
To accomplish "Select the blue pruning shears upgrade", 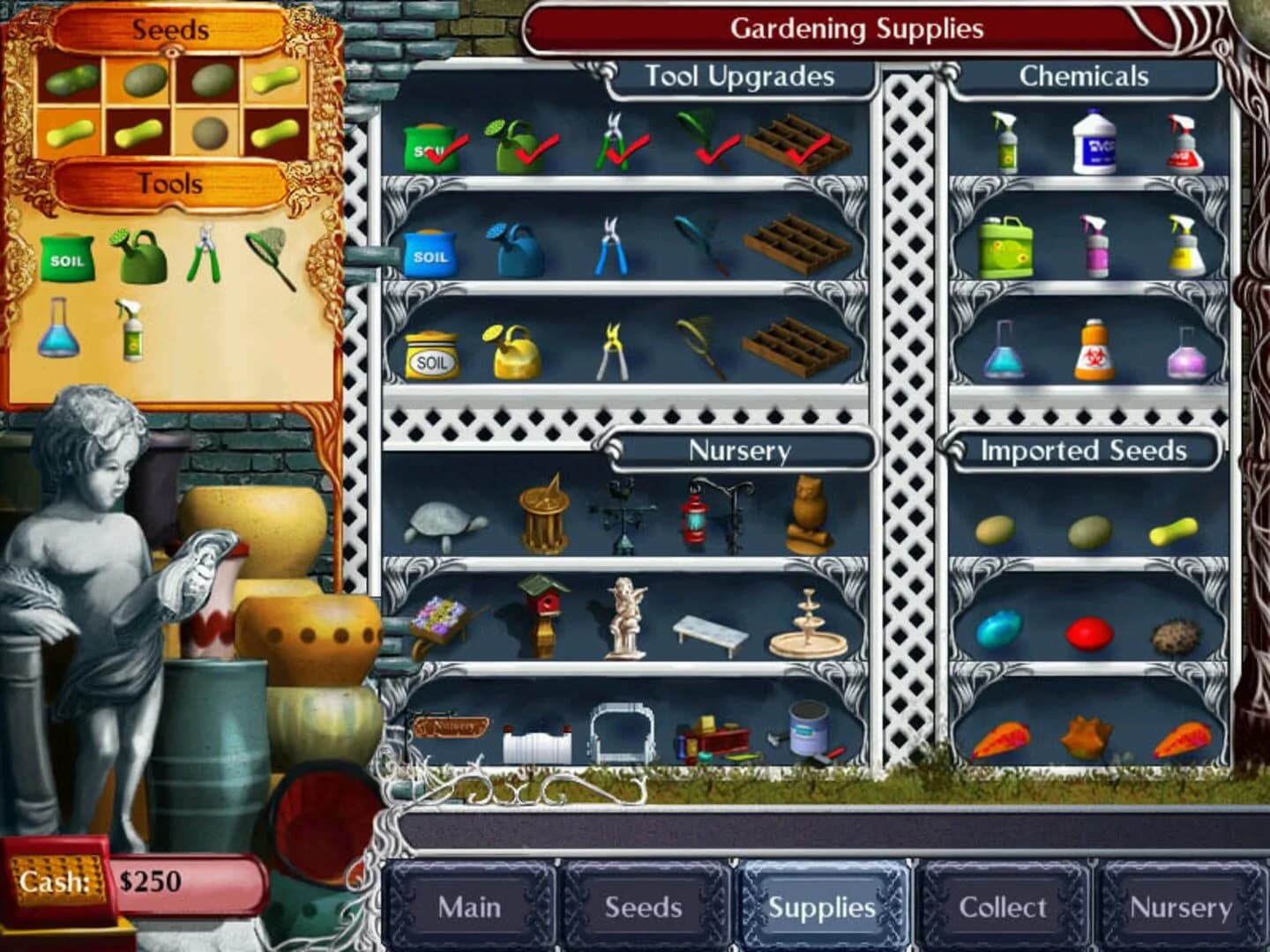I will (612, 248).
